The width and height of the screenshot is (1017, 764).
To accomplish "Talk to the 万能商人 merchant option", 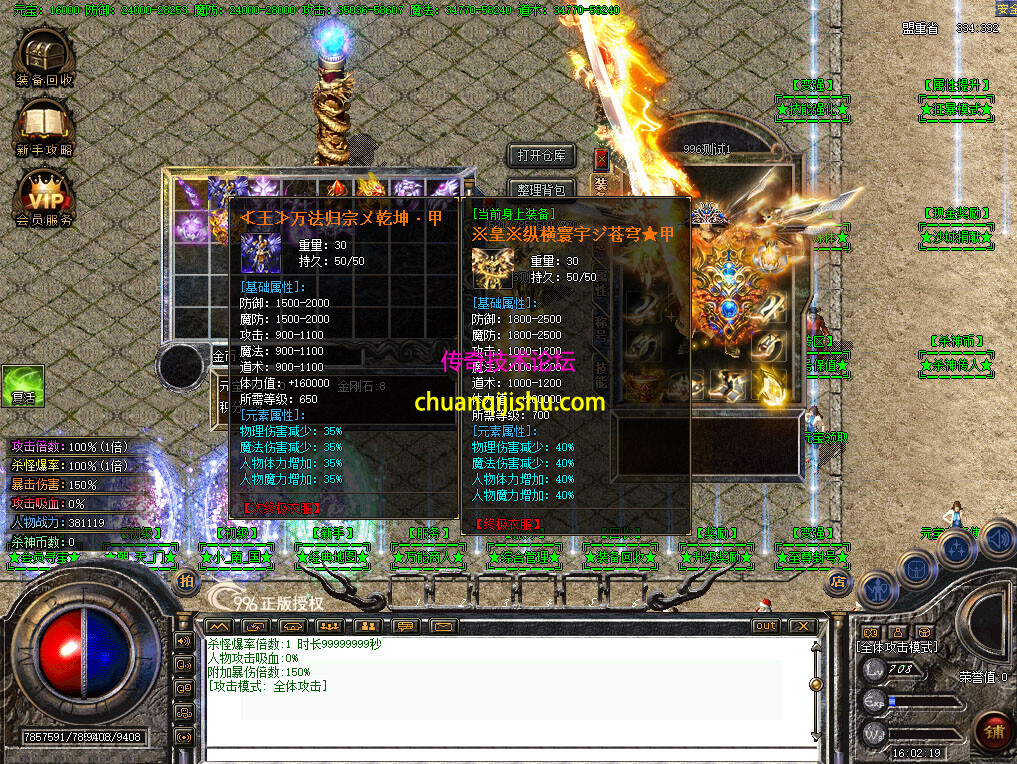I will tap(428, 556).
